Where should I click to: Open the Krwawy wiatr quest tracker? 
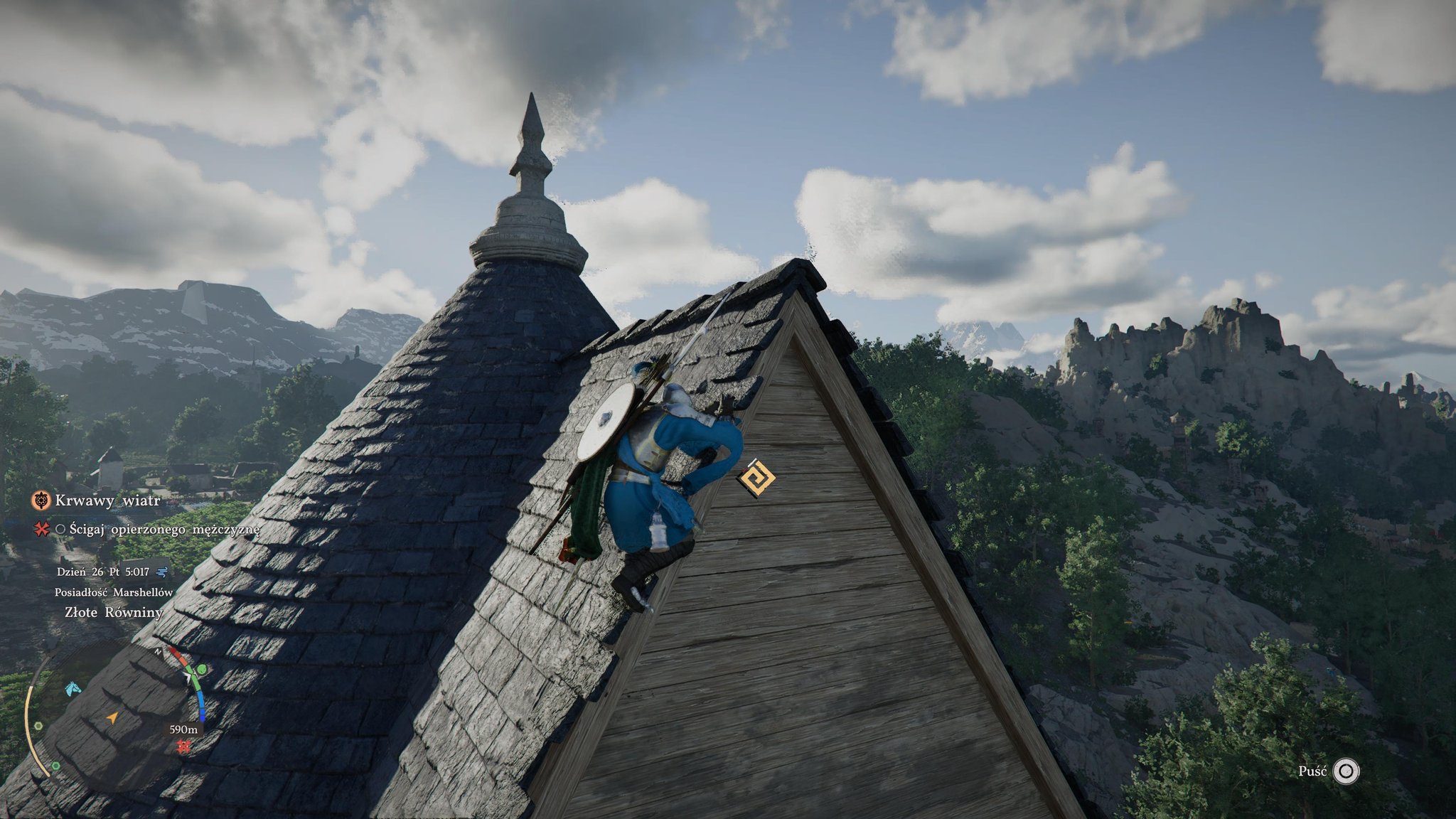pos(107,500)
